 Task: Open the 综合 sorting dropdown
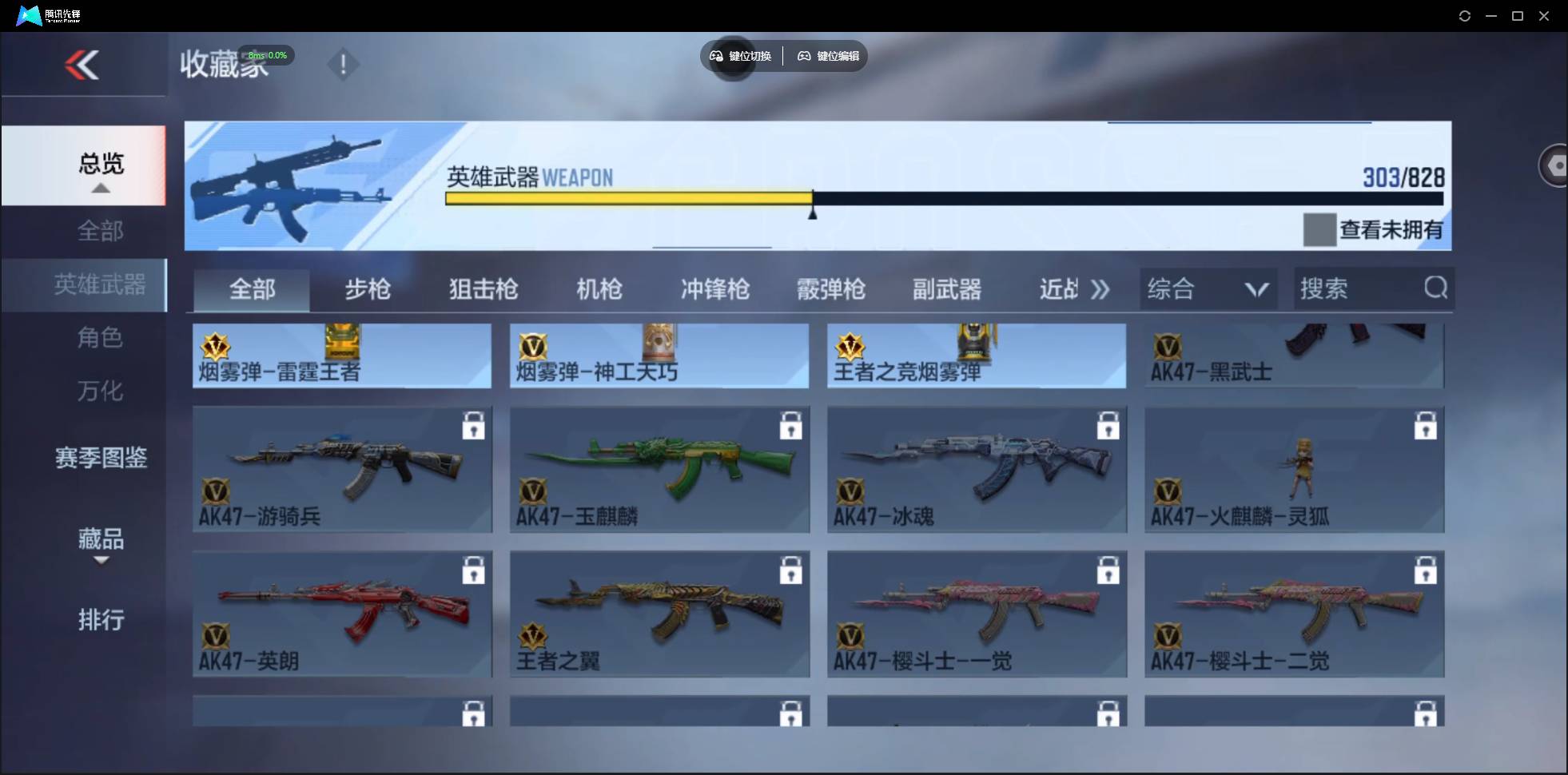(x=1208, y=288)
